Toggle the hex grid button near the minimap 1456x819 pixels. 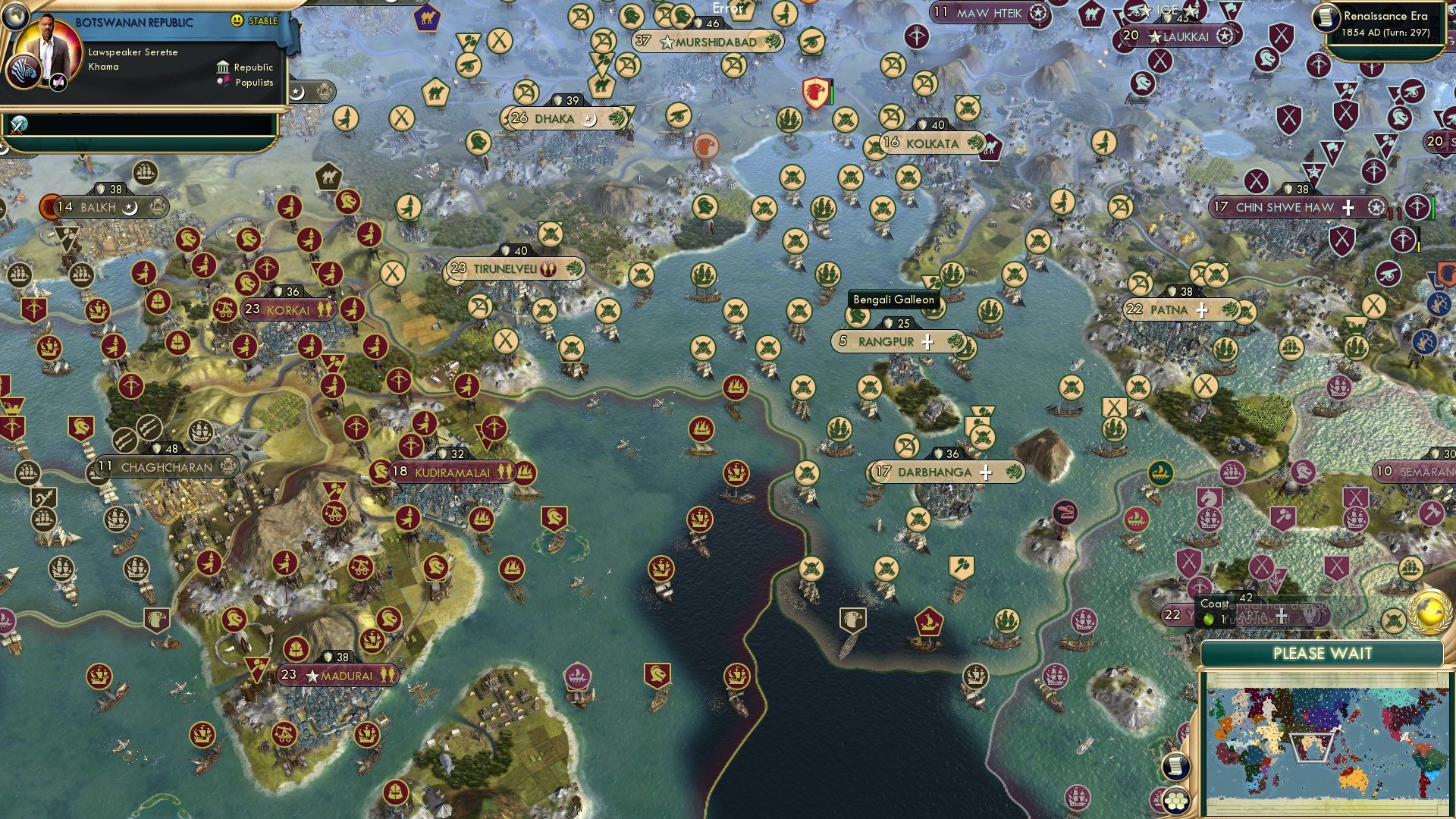[1176, 799]
